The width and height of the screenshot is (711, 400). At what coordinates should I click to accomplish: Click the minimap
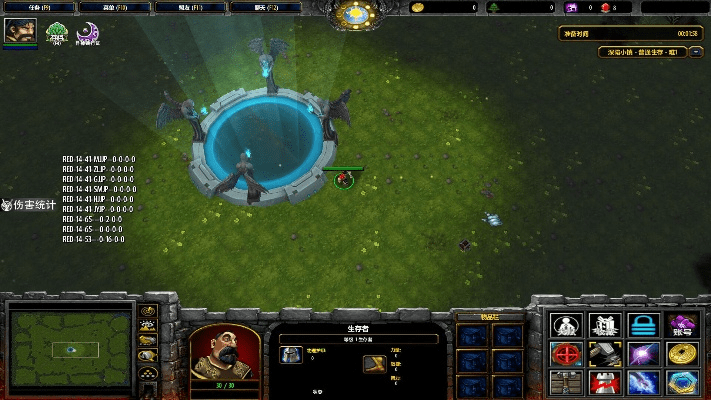[70, 347]
